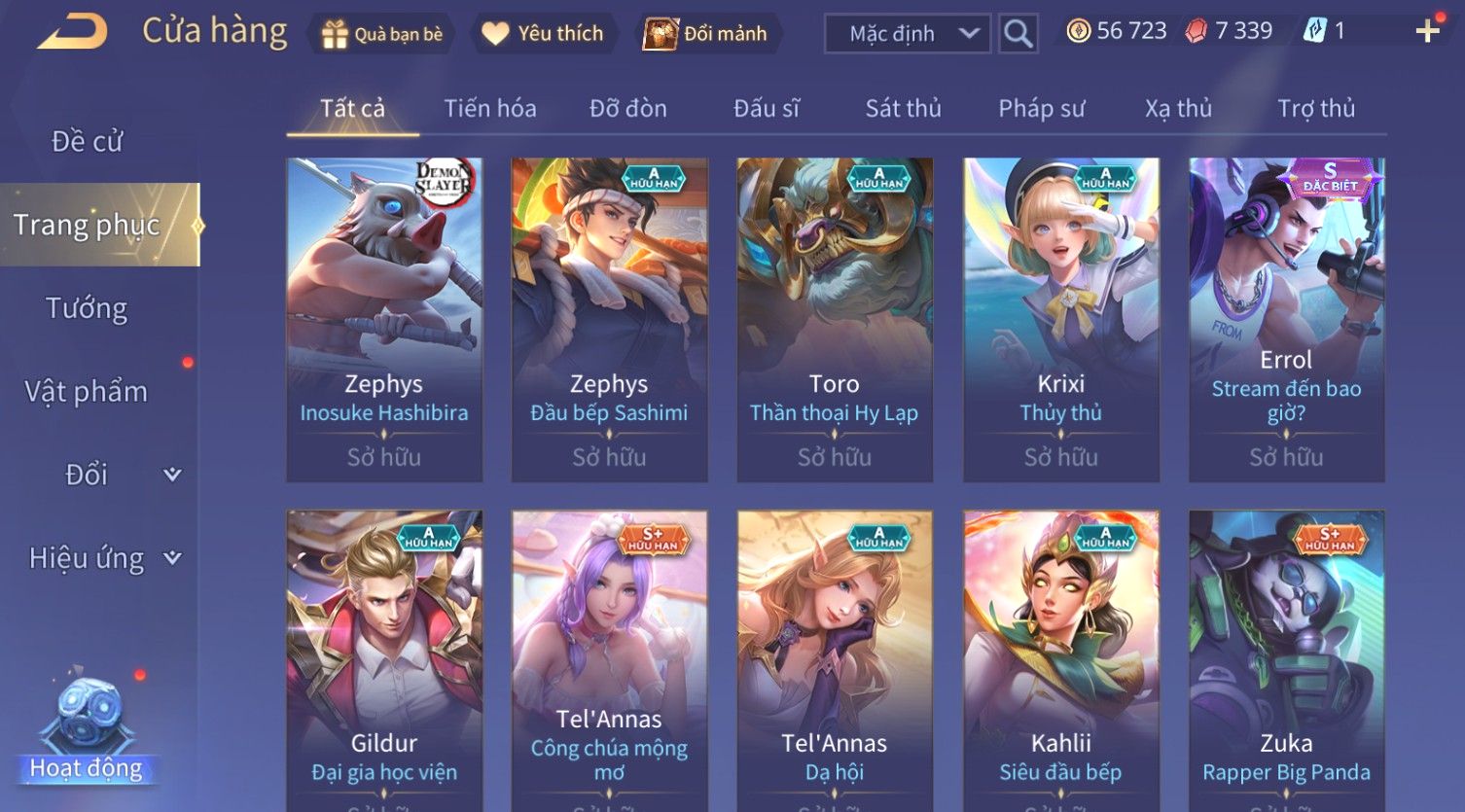Open the Đề cử menu section
Screen dimensions: 1465x812
88,142
